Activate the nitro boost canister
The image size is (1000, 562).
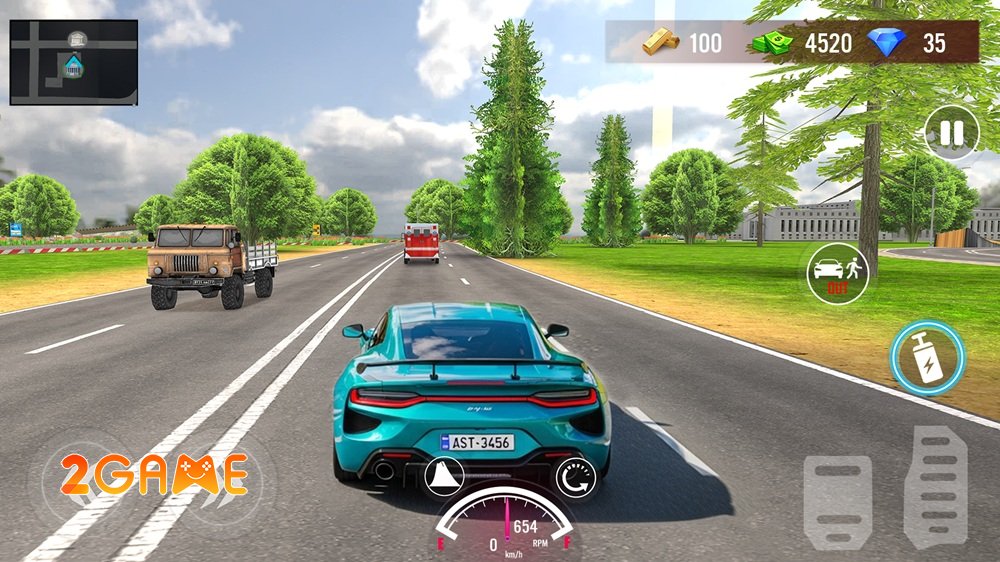(x=927, y=358)
